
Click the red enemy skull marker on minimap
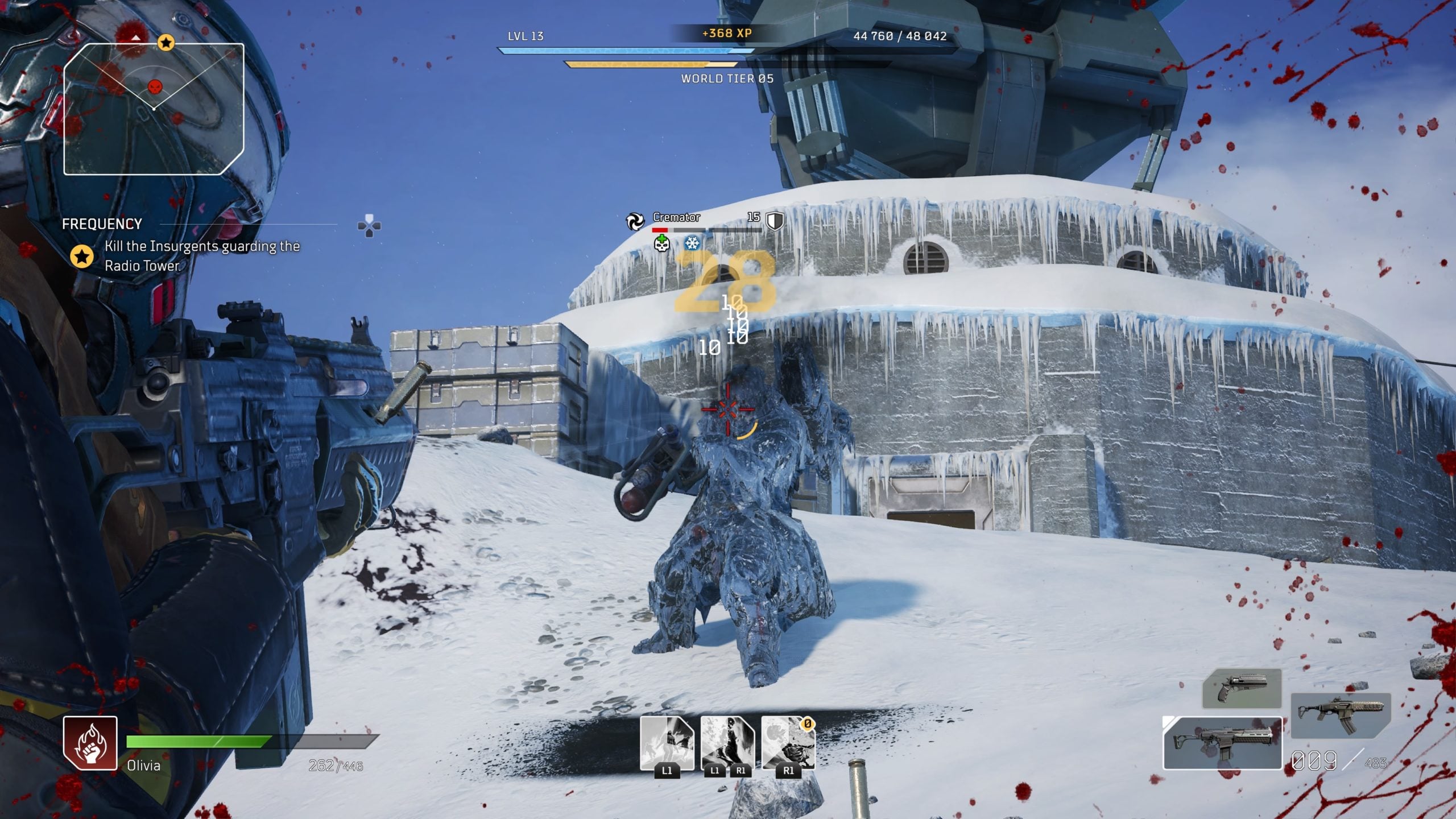pyautogui.click(x=155, y=87)
